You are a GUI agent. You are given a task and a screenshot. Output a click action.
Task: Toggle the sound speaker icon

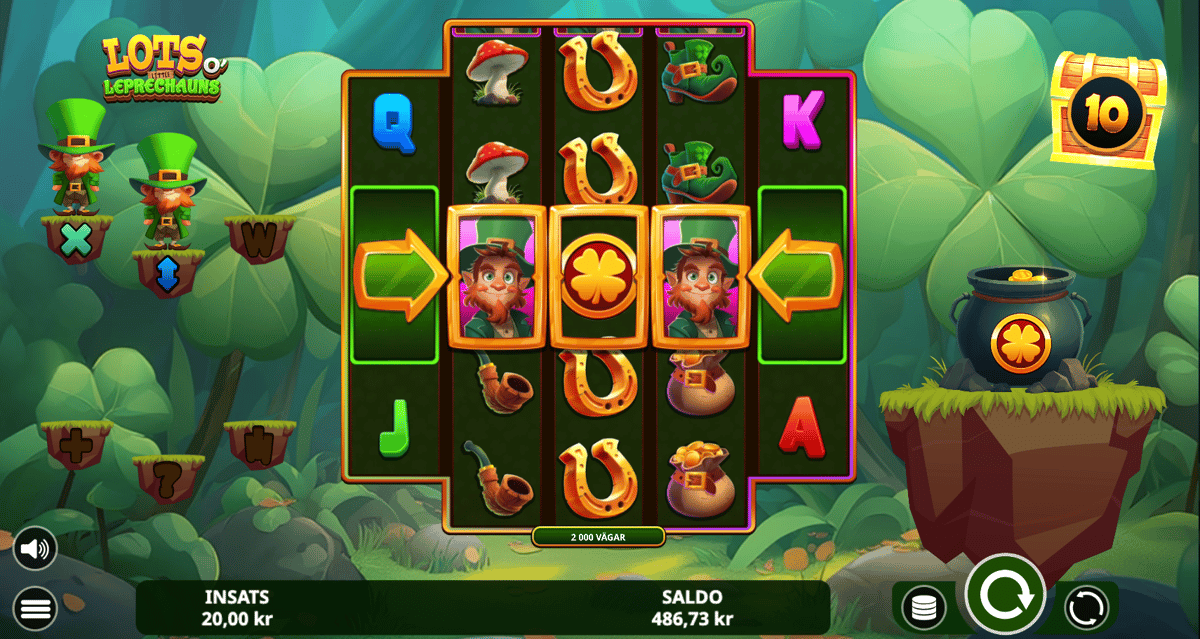coord(35,548)
